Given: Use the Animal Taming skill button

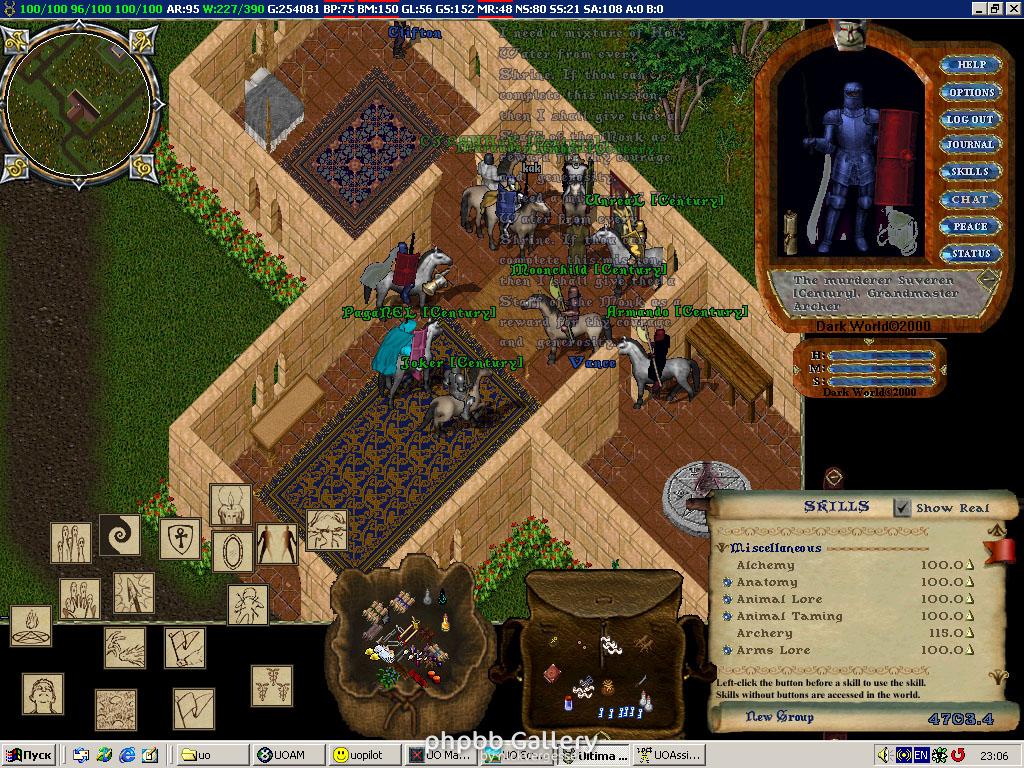Looking at the screenshot, I should 727,616.
